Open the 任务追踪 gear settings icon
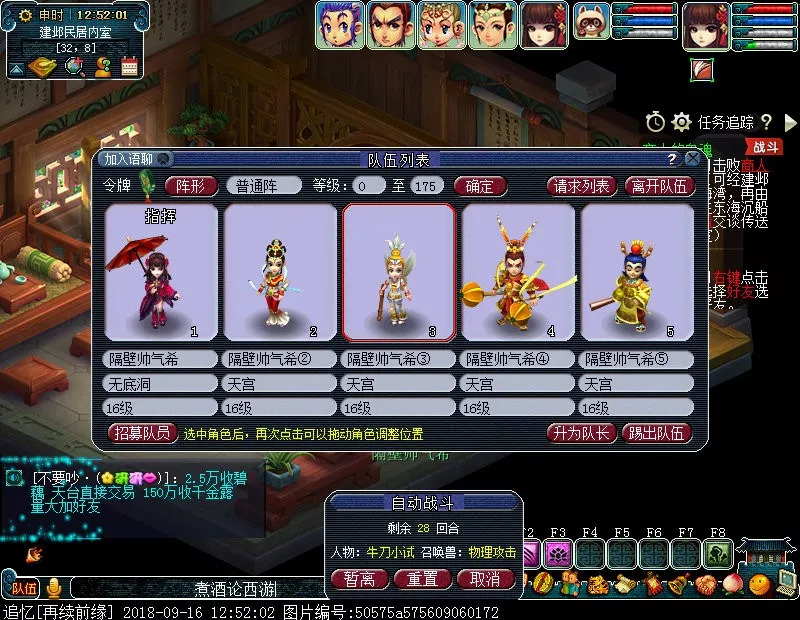Image resolution: width=800 pixels, height=620 pixels. [682, 122]
